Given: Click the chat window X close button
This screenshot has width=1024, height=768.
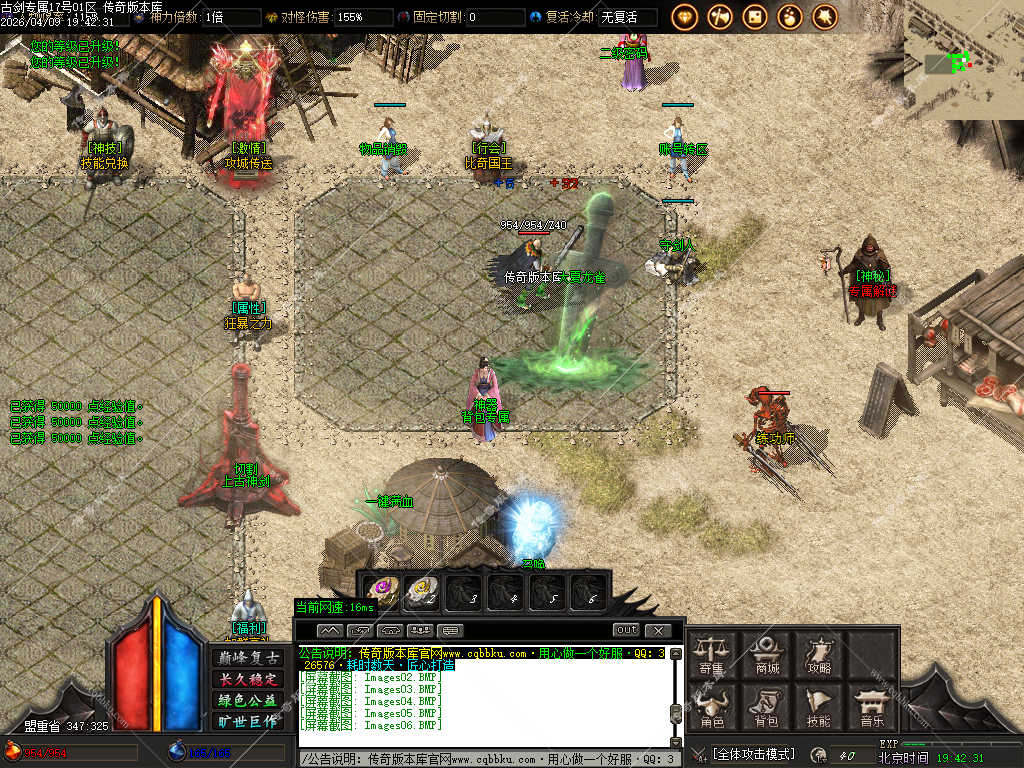Looking at the screenshot, I should tap(657, 630).
